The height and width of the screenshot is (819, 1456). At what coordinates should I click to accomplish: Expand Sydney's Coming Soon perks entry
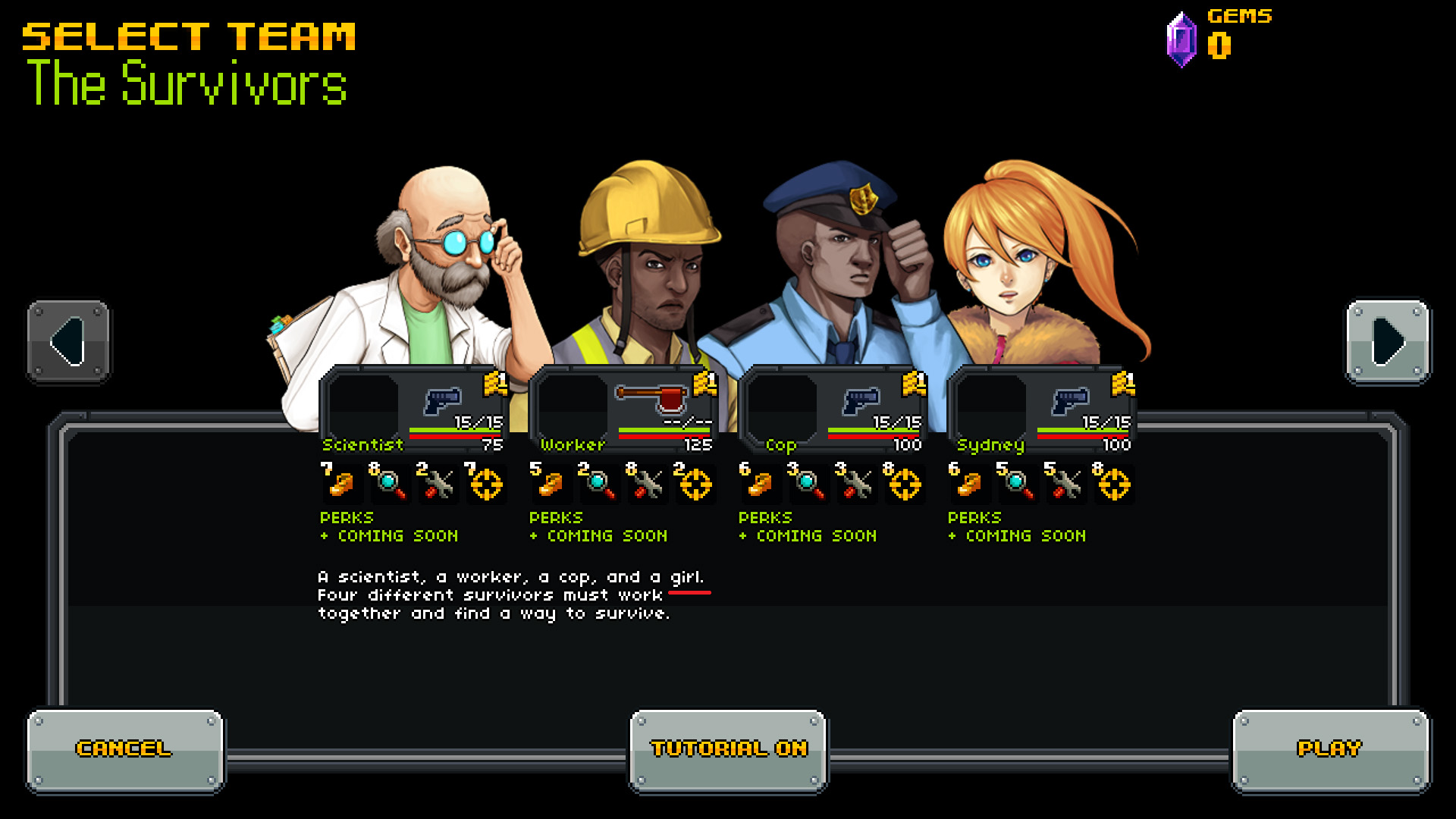(1018, 535)
